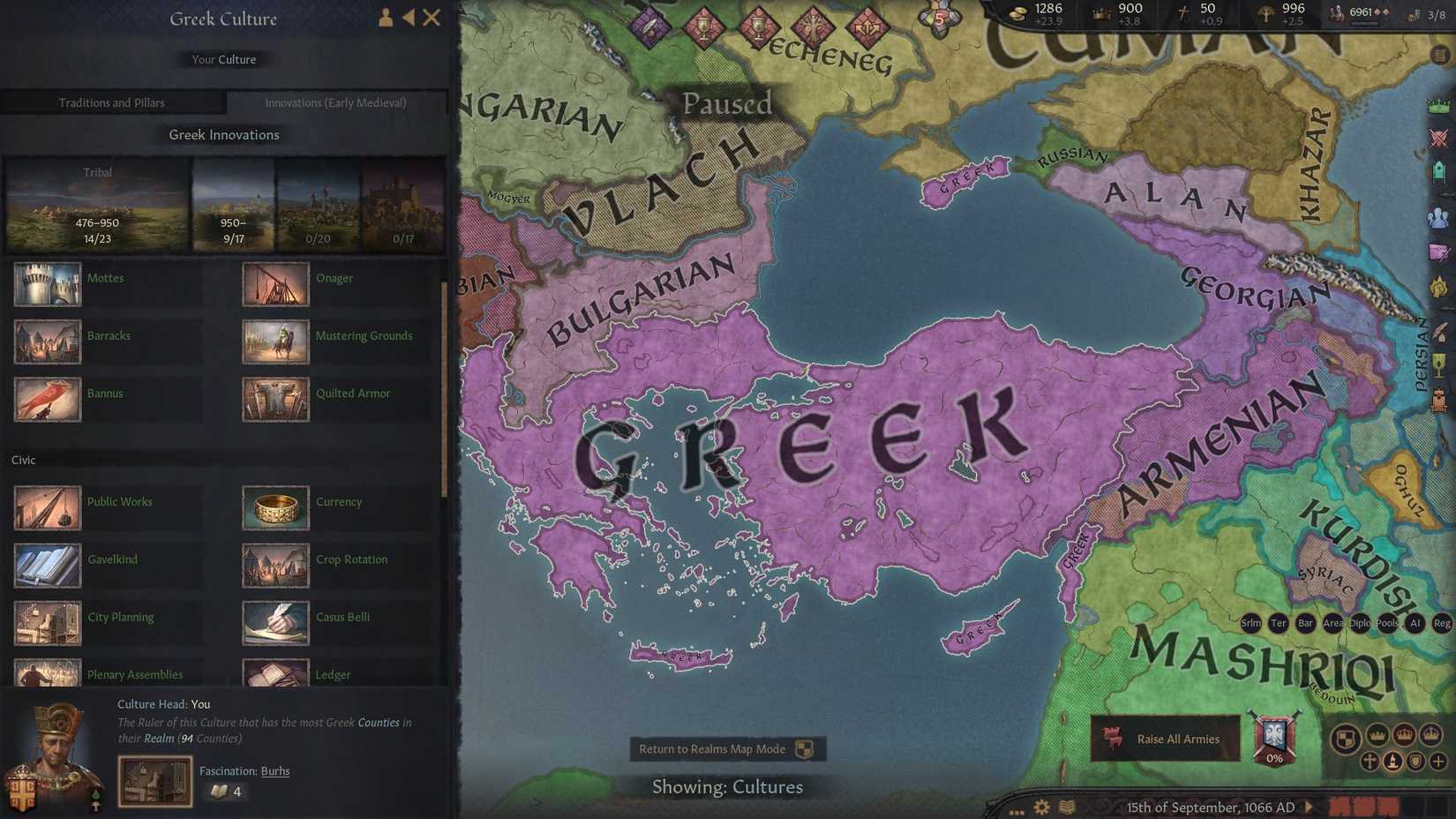Screen dimensions: 1456x819
Task: Switch to the Traditions and Pillars tab
Action: click(112, 102)
